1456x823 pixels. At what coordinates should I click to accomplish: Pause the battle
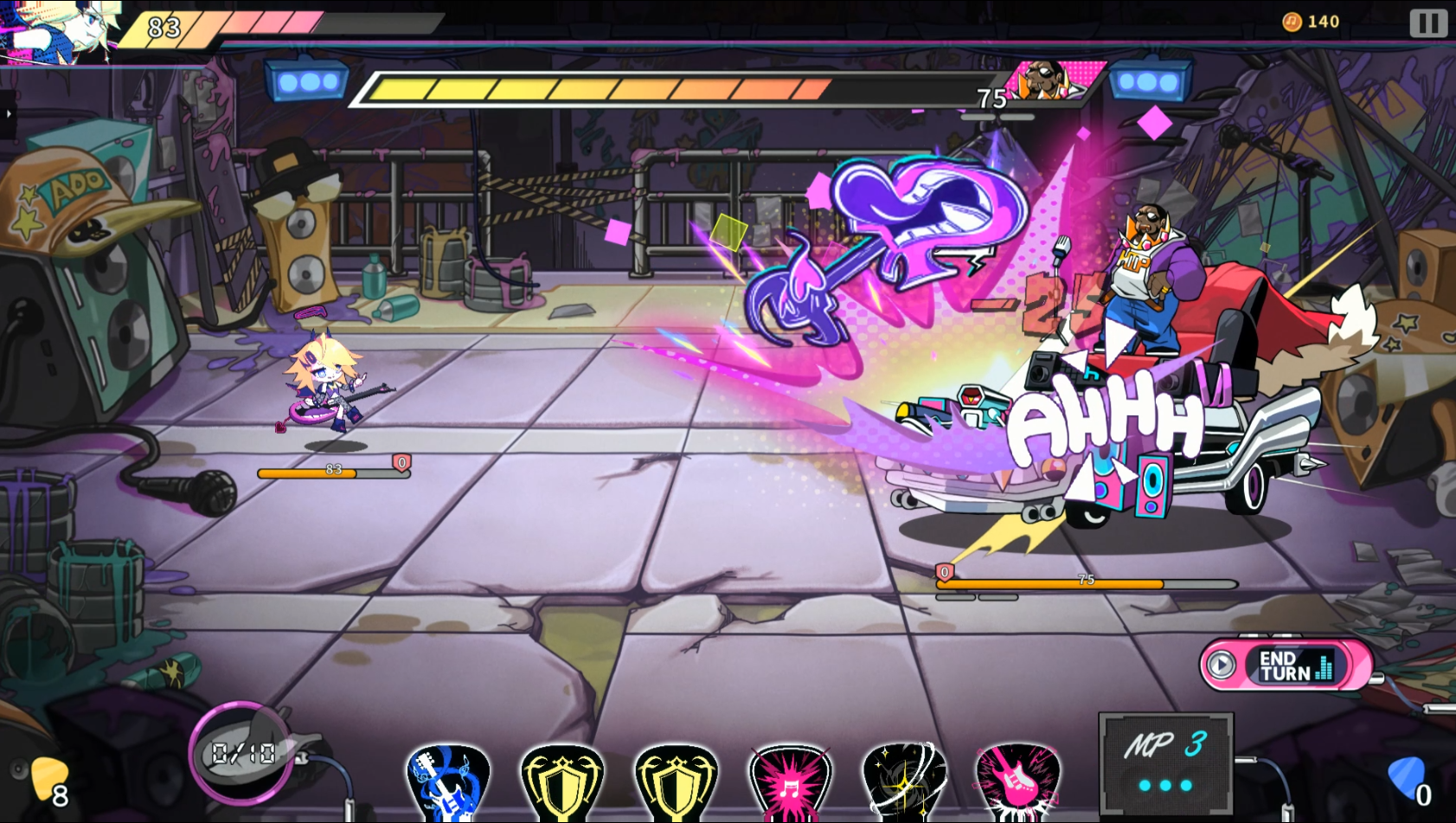pos(1427,23)
